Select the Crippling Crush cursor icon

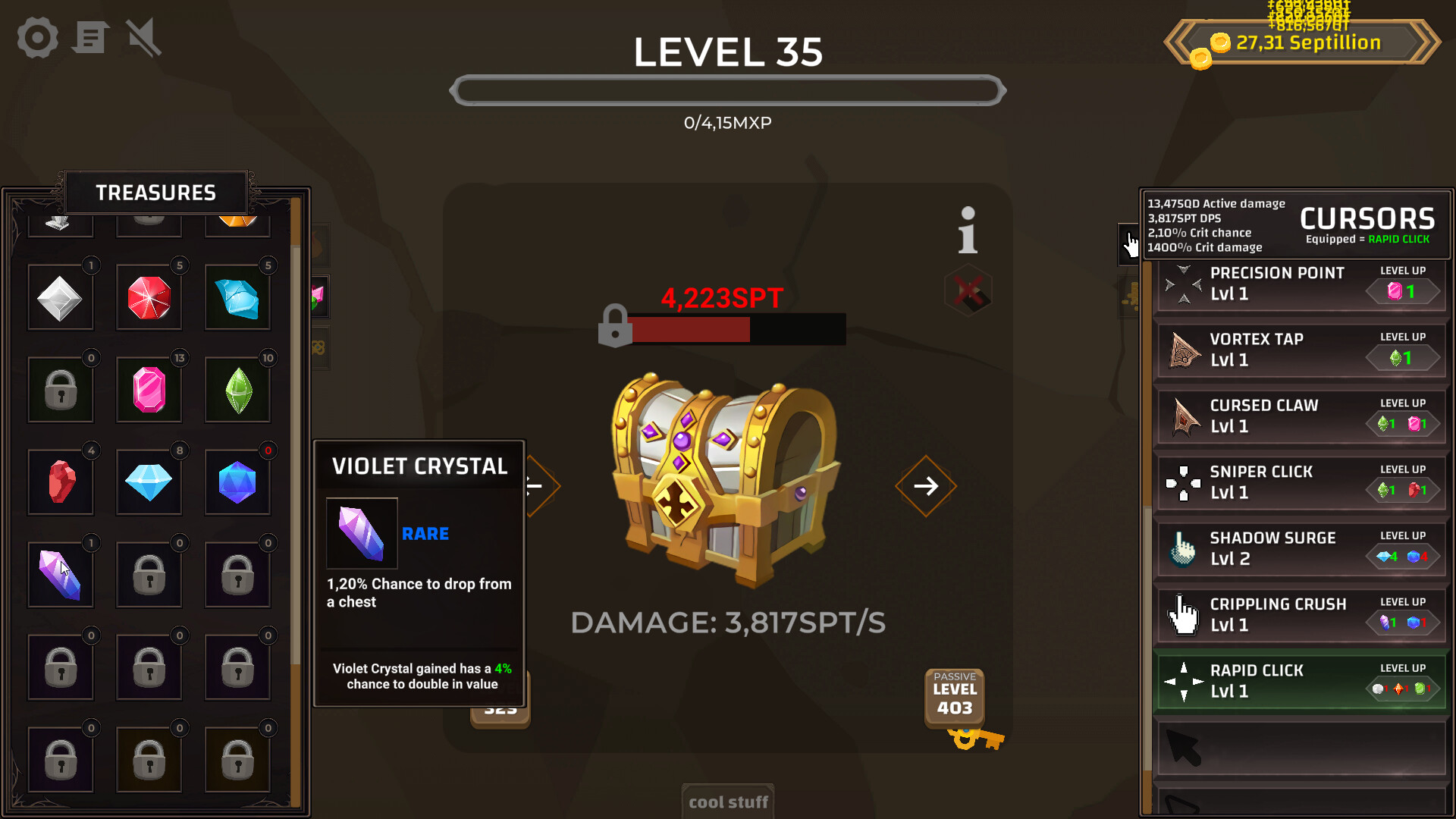pyautogui.click(x=1181, y=614)
